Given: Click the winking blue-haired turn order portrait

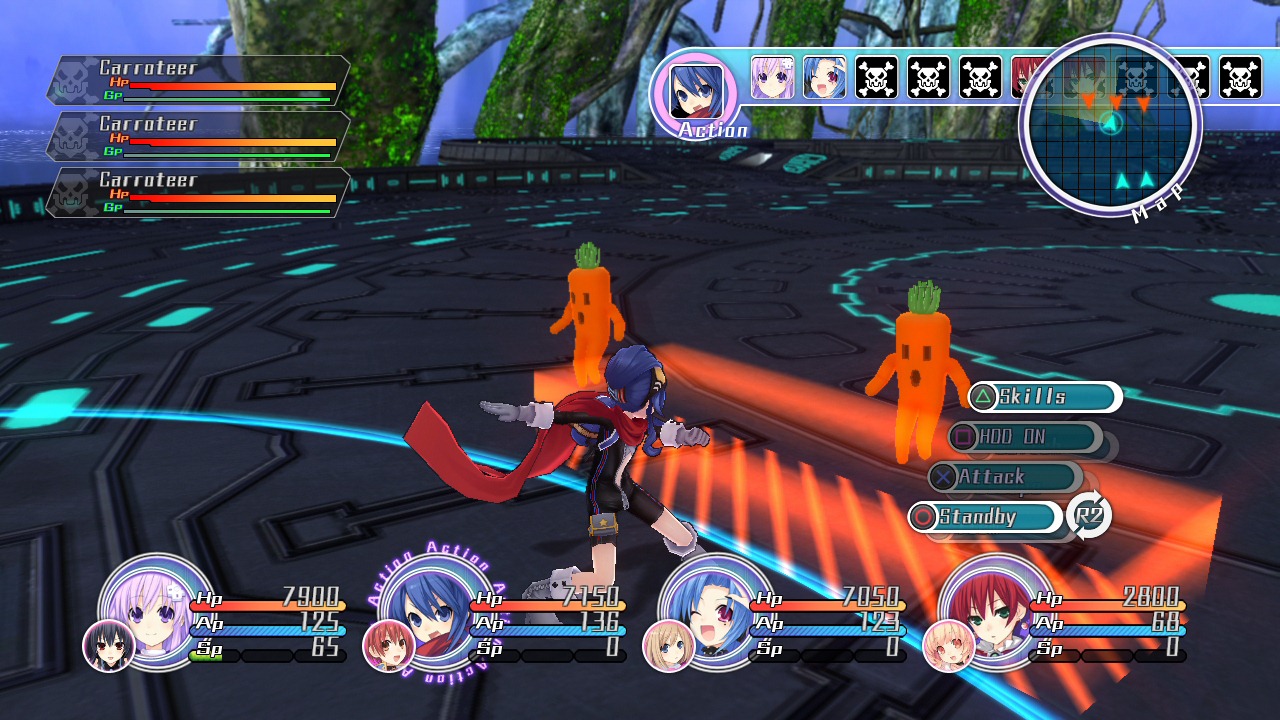Looking at the screenshot, I should pos(825,77).
